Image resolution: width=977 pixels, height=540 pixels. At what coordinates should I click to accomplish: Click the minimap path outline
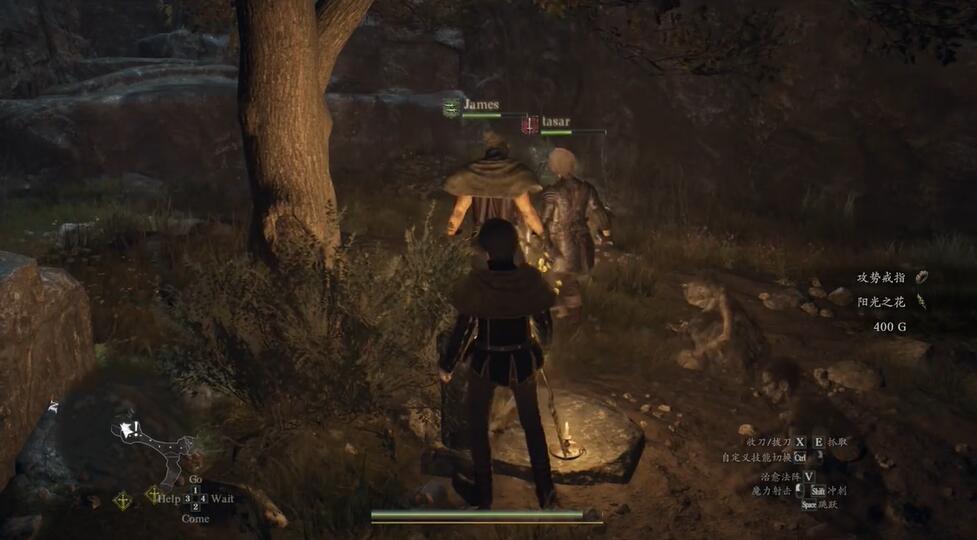(x=160, y=445)
